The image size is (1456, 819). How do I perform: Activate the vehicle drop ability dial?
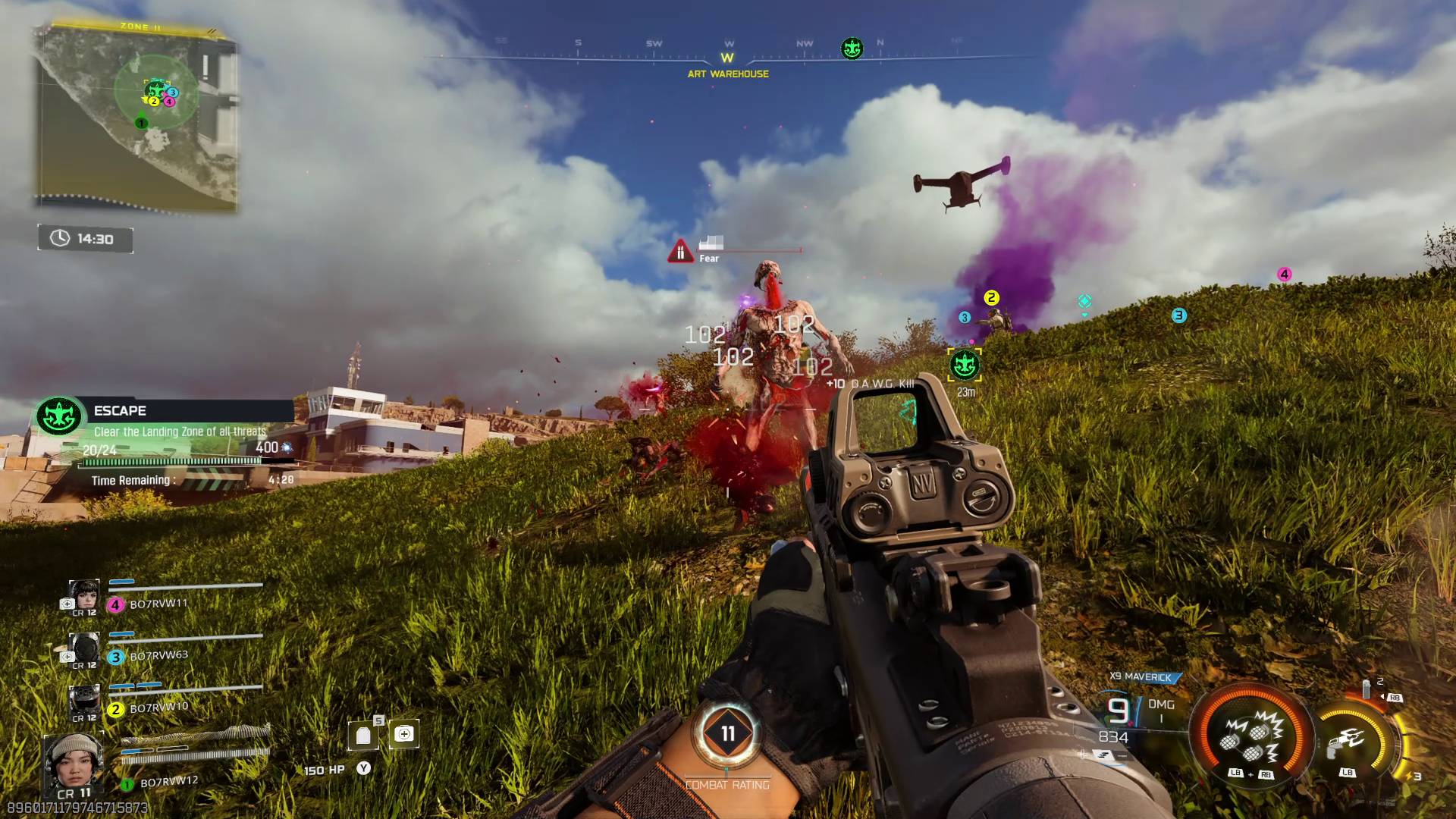click(1349, 740)
